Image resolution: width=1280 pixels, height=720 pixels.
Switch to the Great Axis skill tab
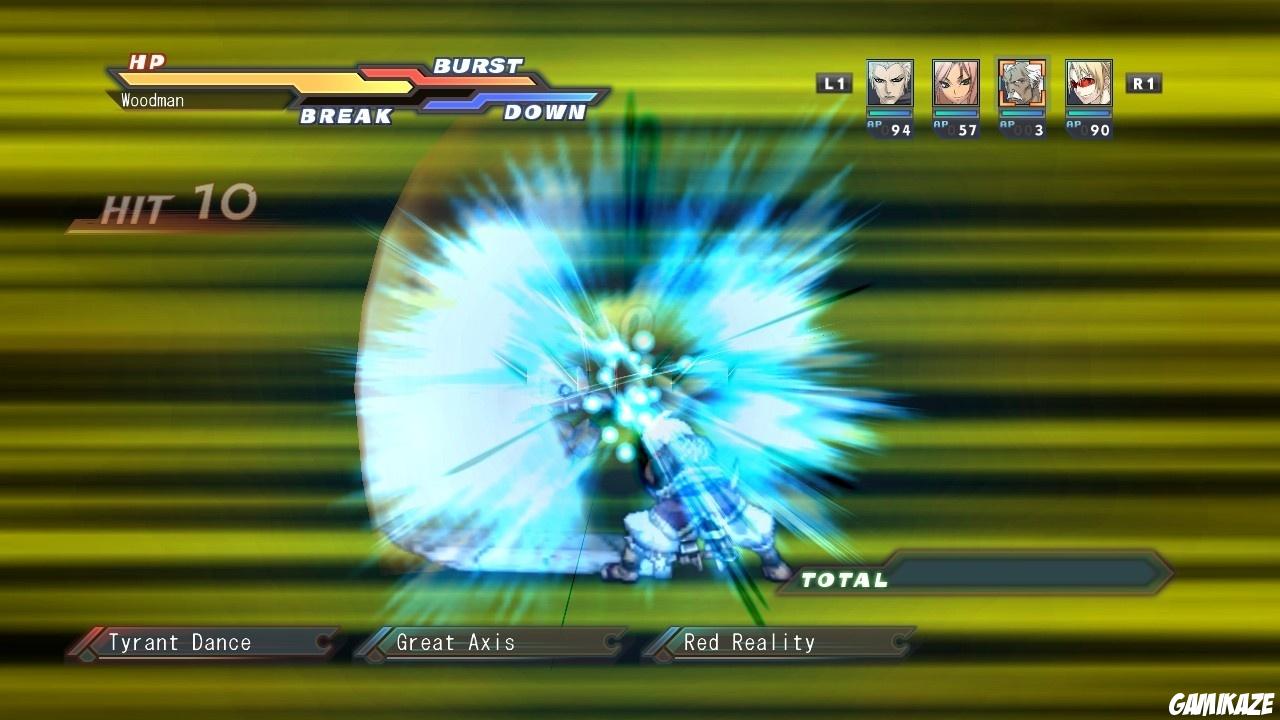point(455,642)
